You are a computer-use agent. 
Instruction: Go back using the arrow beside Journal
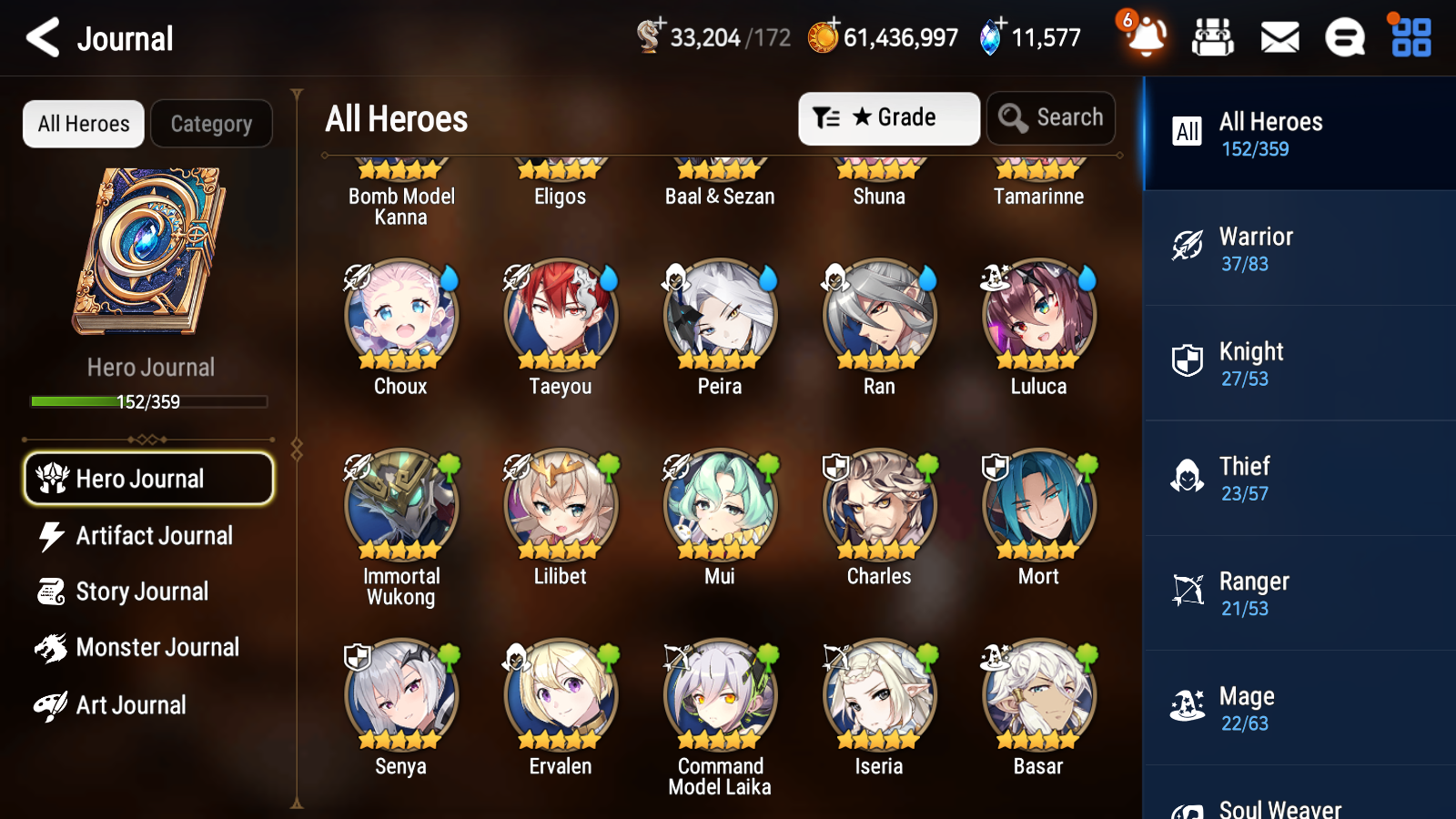41,38
